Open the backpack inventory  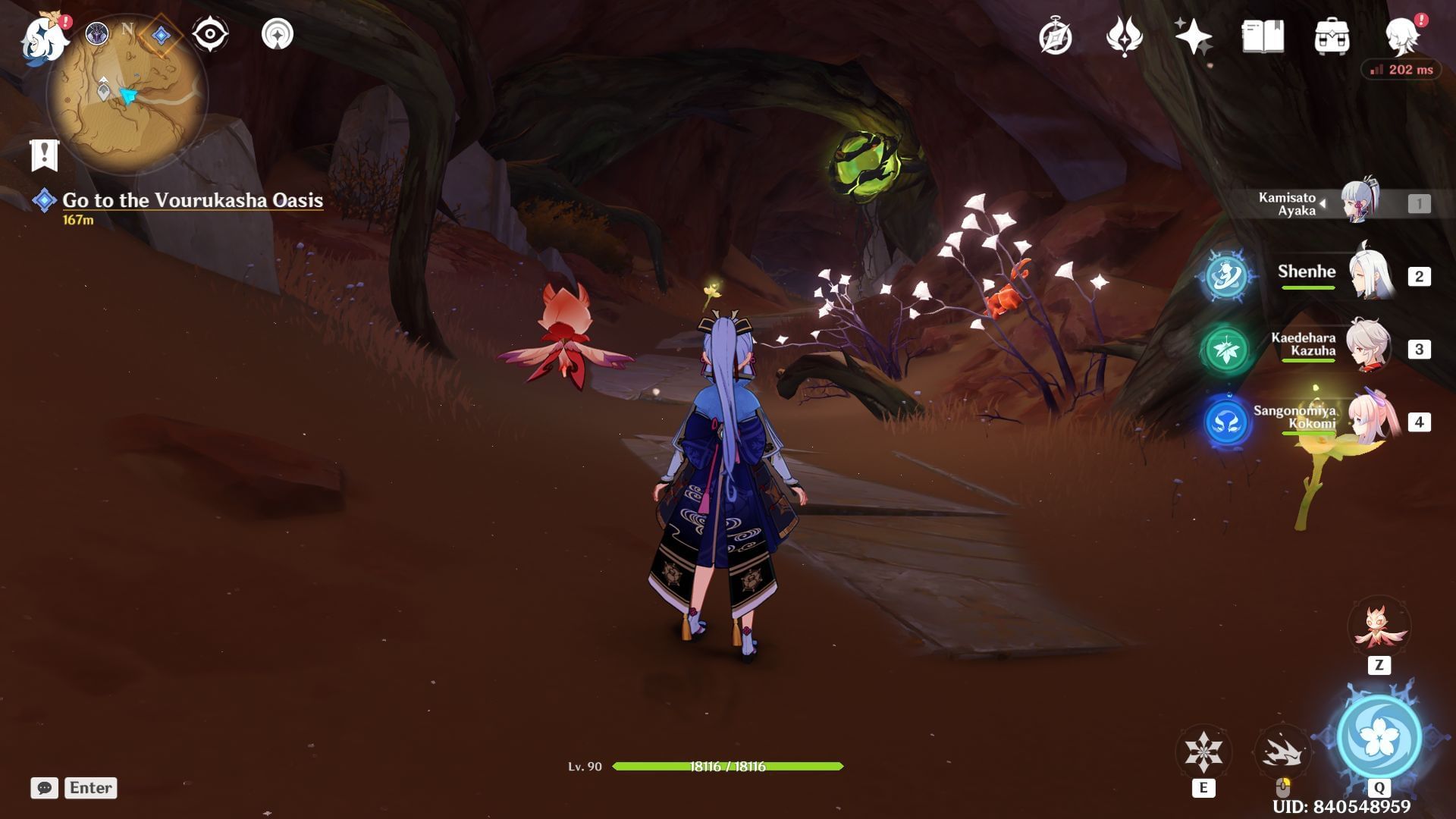tap(1332, 36)
